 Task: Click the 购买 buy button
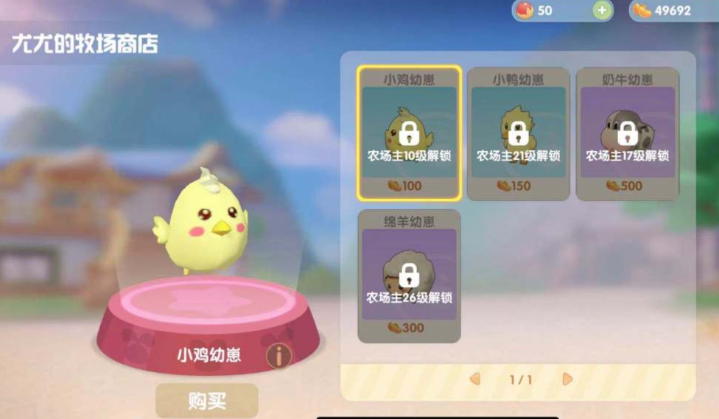(206, 401)
